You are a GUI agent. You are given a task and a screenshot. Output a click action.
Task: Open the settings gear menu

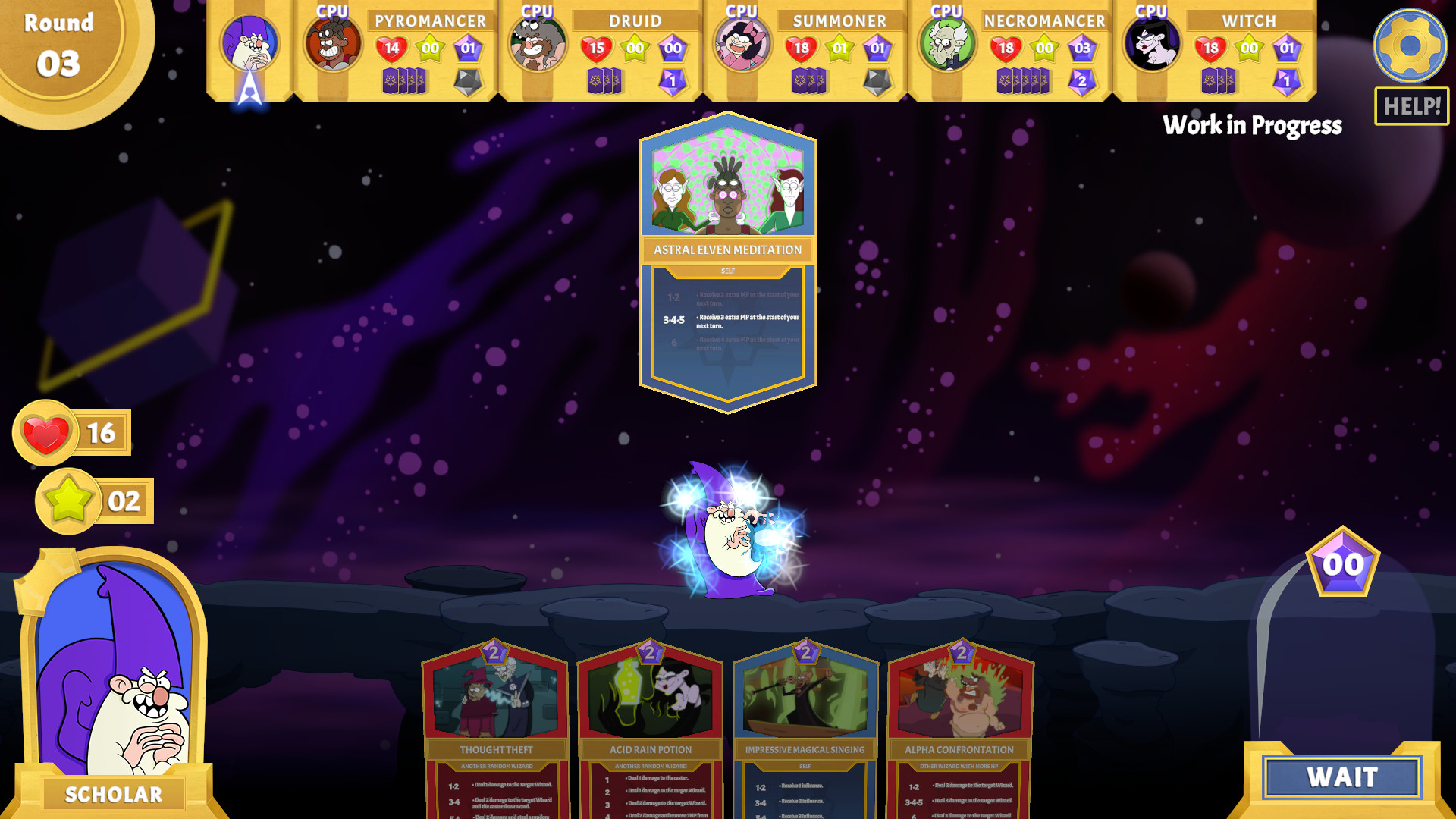(x=1410, y=45)
